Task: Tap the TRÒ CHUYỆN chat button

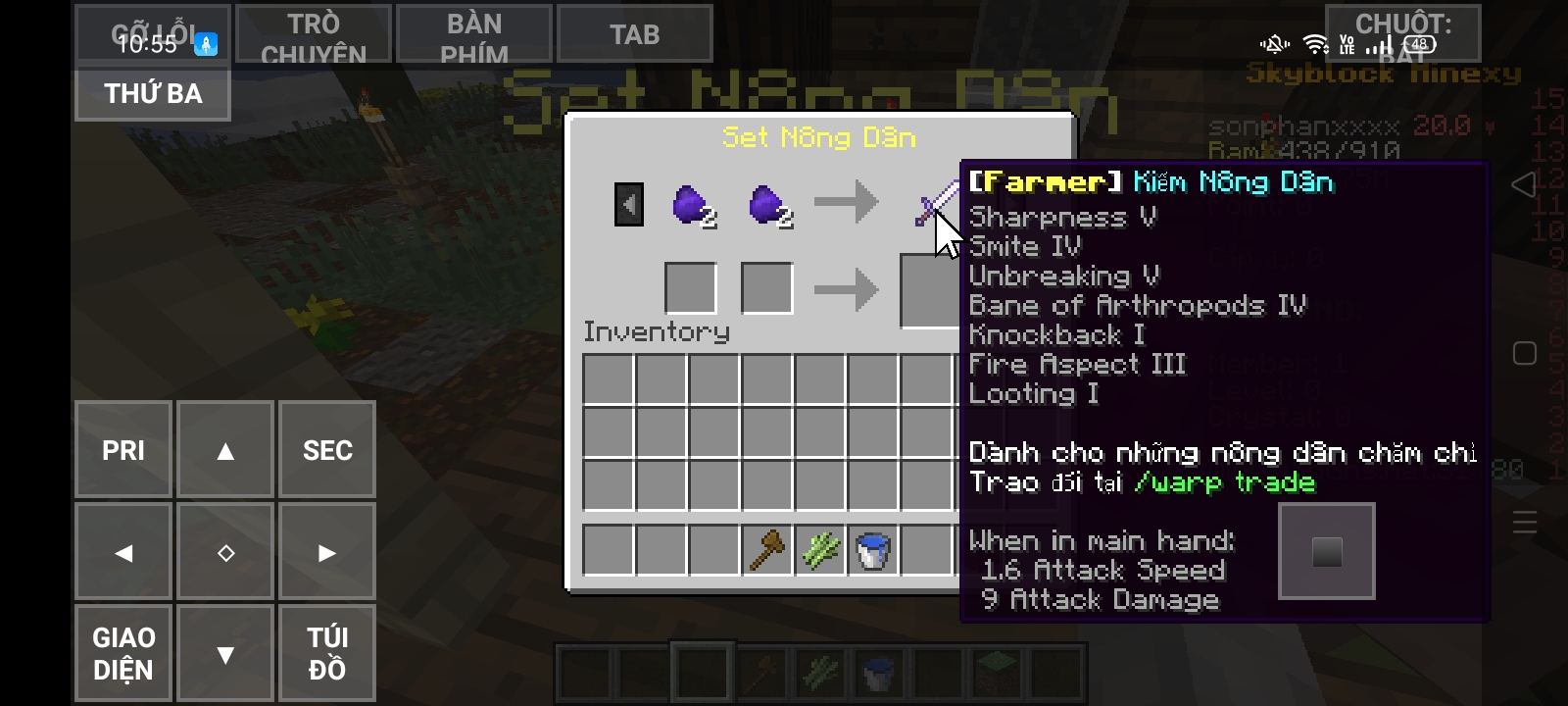Action: click(314, 35)
